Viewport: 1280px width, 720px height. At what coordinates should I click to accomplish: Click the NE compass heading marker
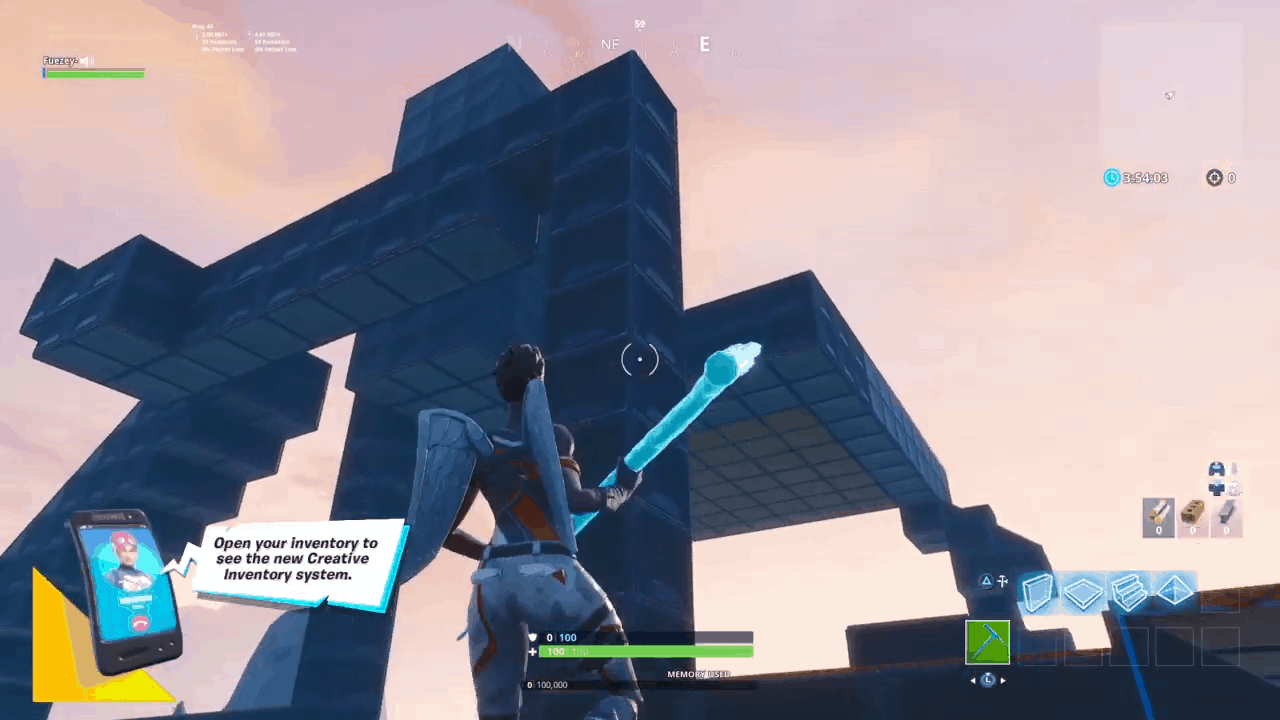(609, 44)
